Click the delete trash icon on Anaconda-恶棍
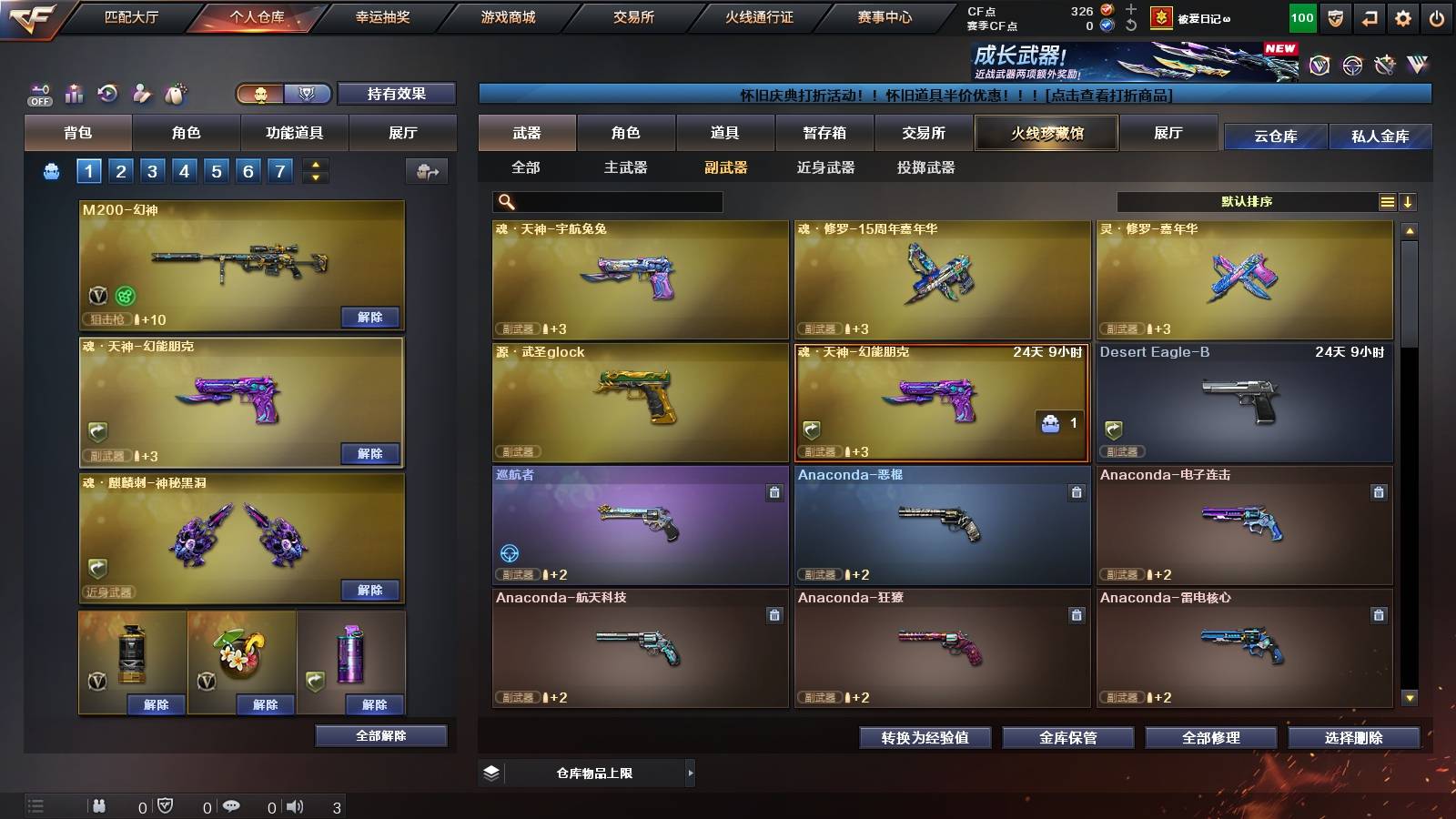Image resolution: width=1456 pixels, height=819 pixels. pos(1077,491)
